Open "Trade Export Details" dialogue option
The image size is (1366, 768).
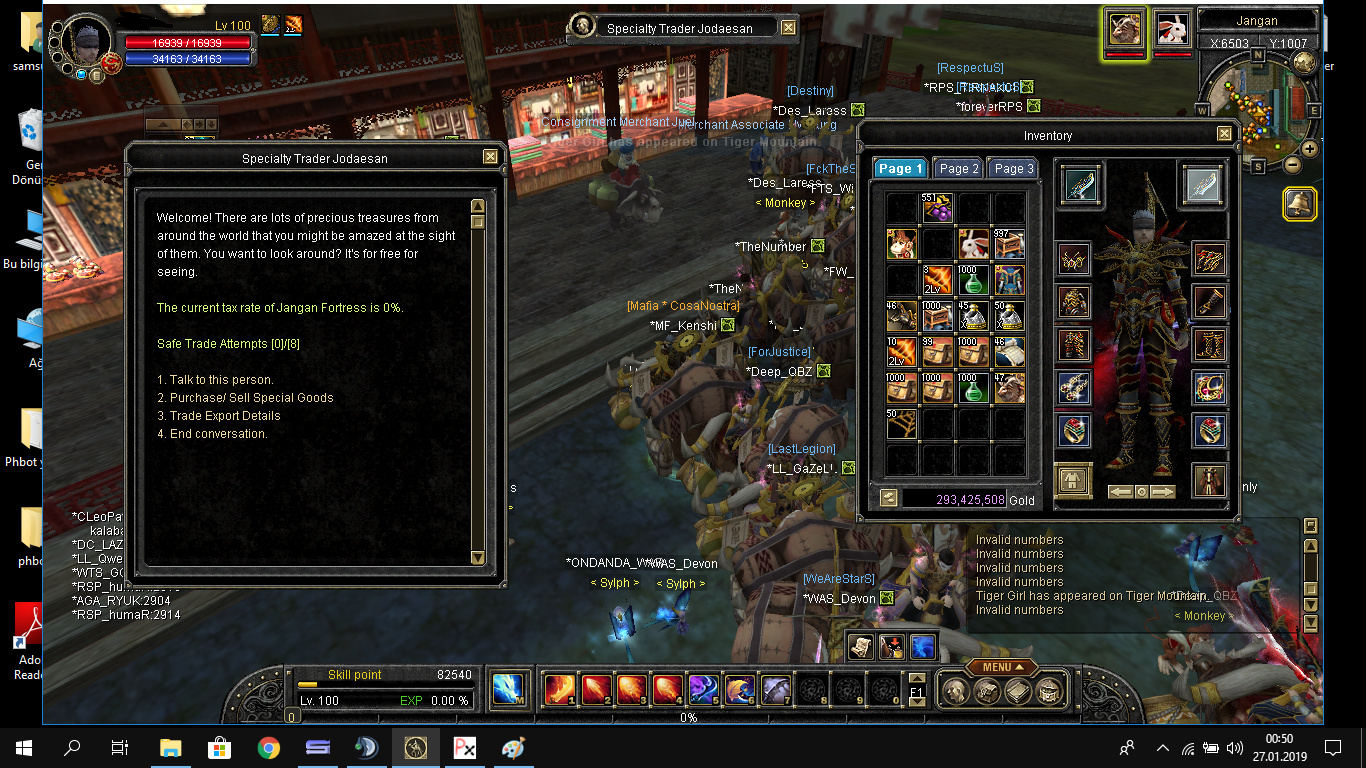click(225, 416)
